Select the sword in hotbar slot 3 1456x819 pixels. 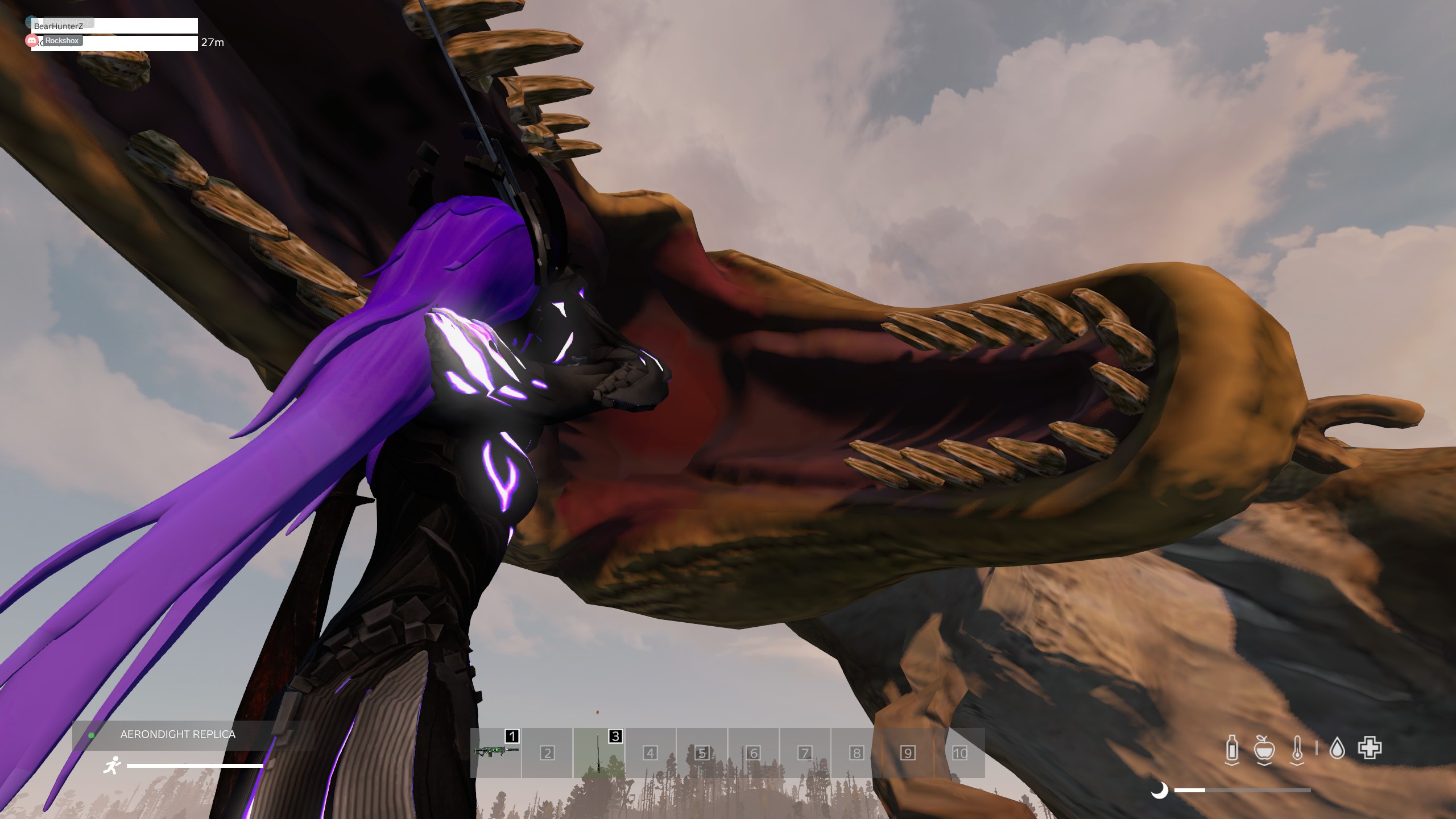[598, 752]
